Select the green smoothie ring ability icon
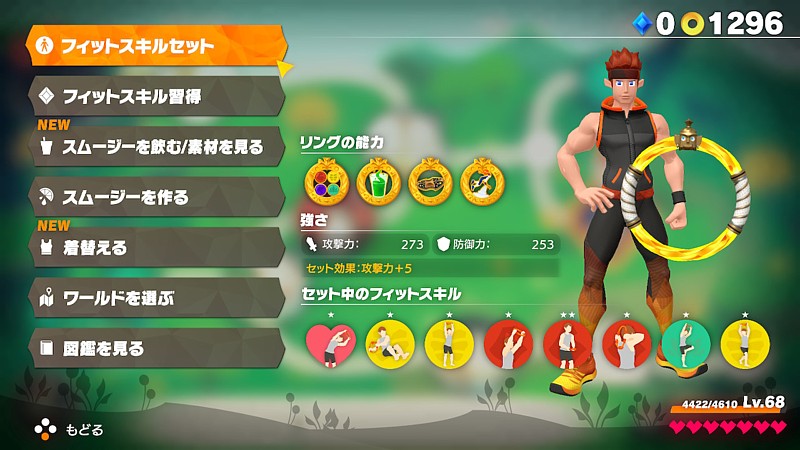The height and width of the screenshot is (450, 800). pos(377,182)
